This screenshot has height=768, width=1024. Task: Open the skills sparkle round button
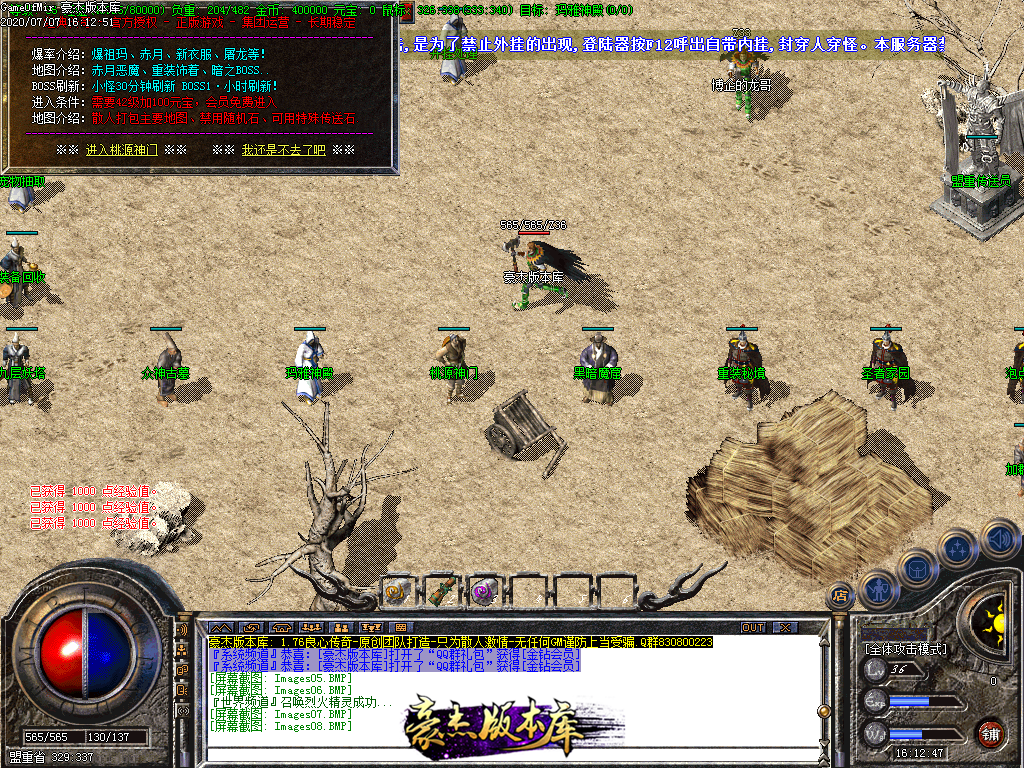tap(958, 548)
